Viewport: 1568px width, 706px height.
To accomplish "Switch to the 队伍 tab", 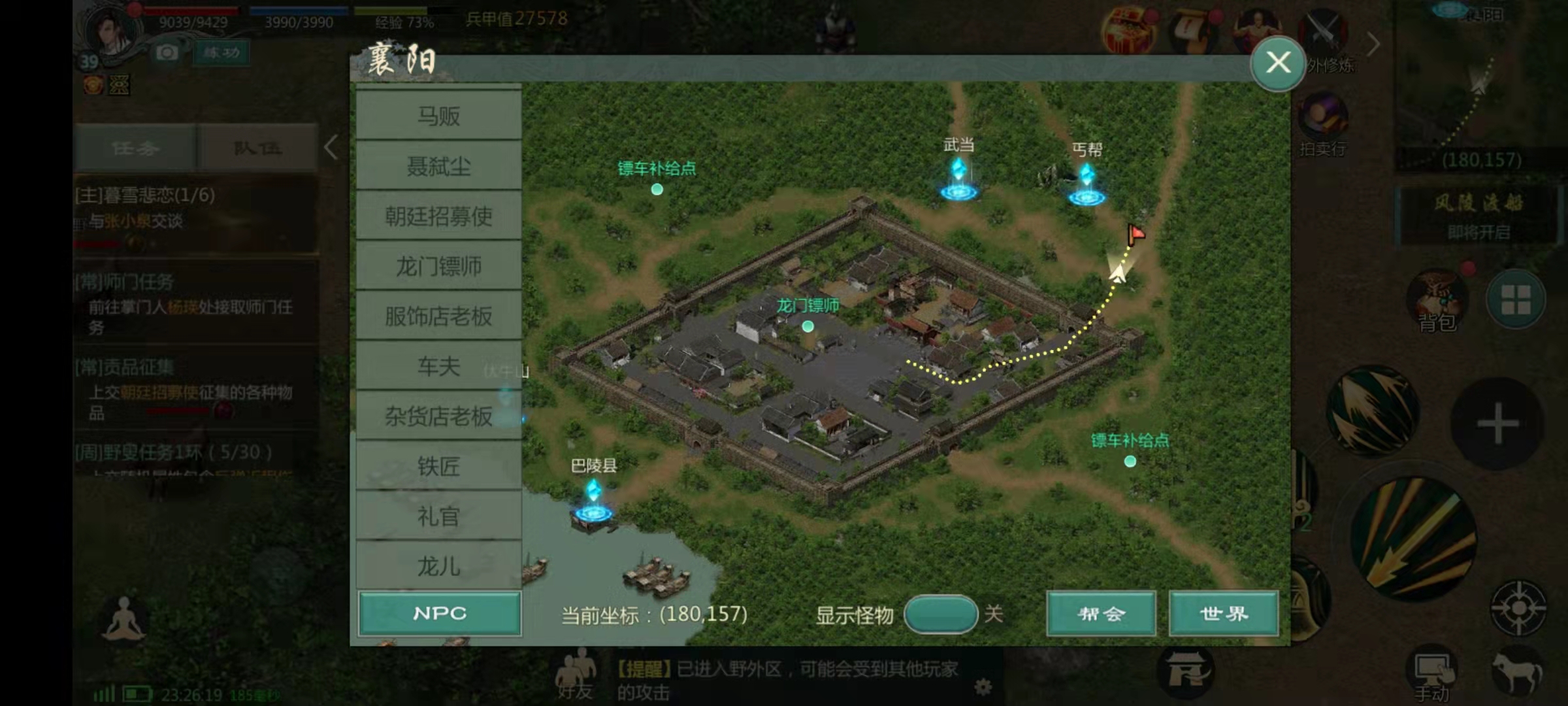I will pos(257,148).
